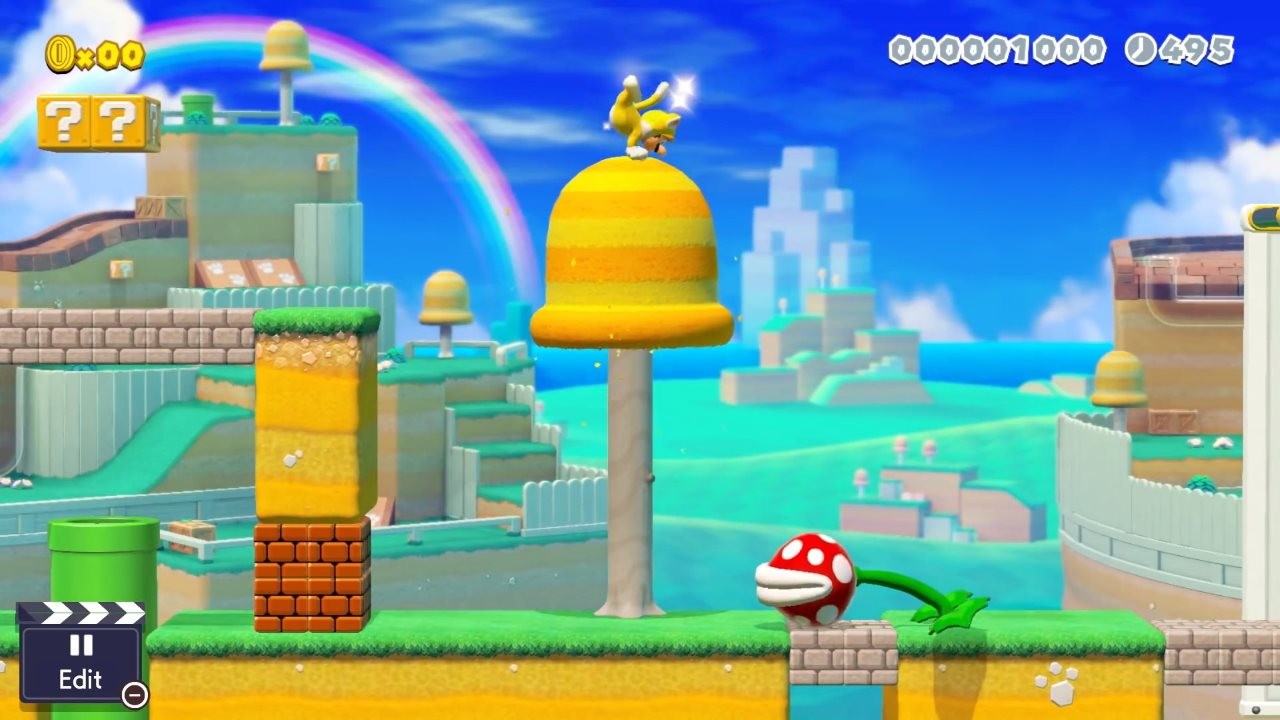Screen dimensions: 1280x720
Task: Click the Edit label to enter editor
Action: pos(83,677)
